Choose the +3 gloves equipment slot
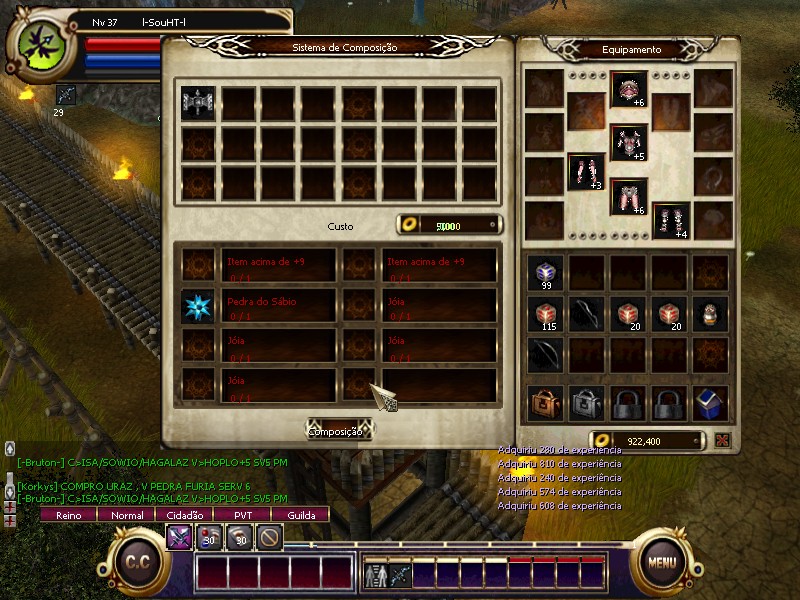The image size is (800, 600). coord(586,171)
